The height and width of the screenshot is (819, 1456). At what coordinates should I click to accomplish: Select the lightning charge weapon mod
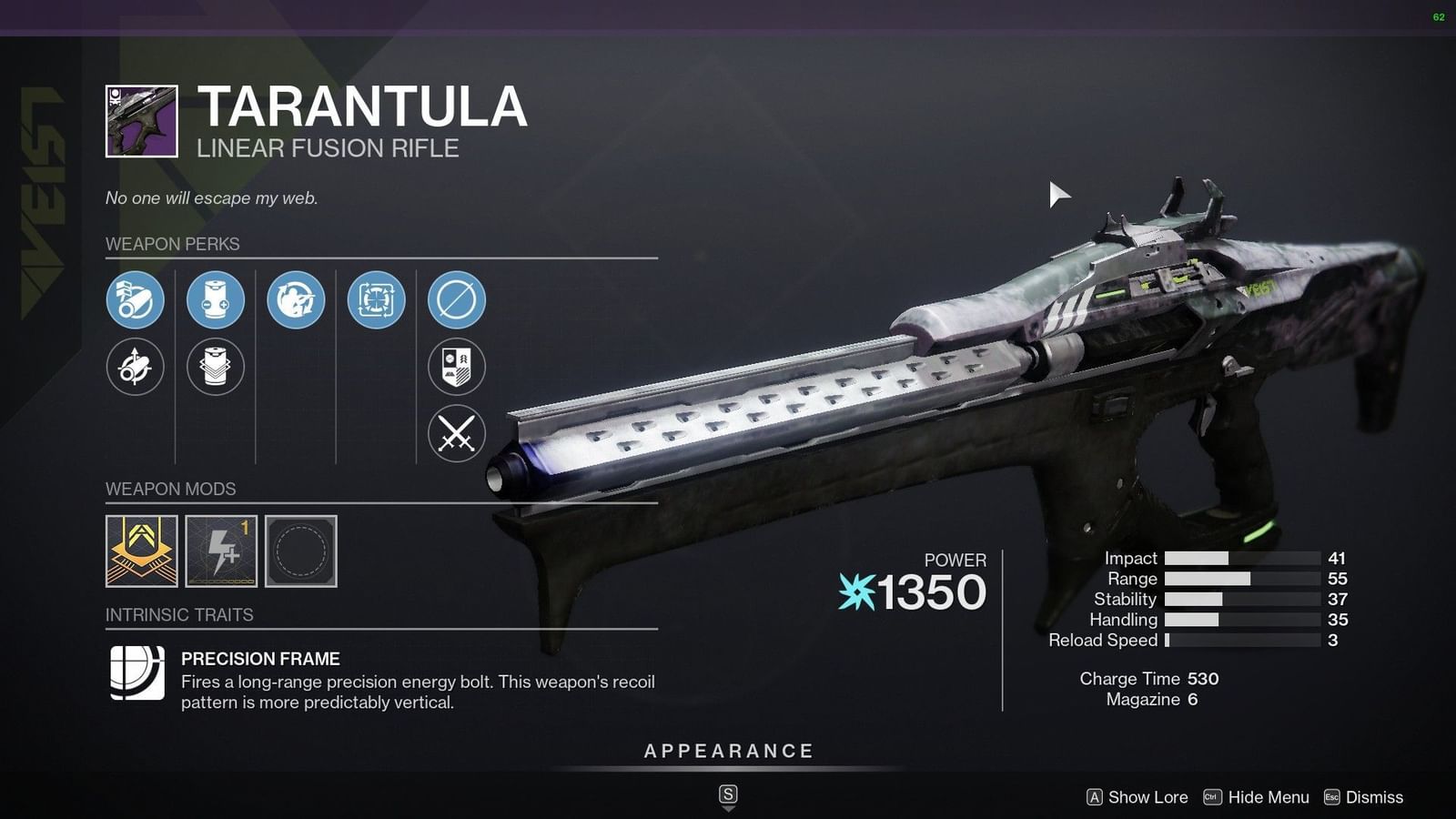click(x=224, y=552)
